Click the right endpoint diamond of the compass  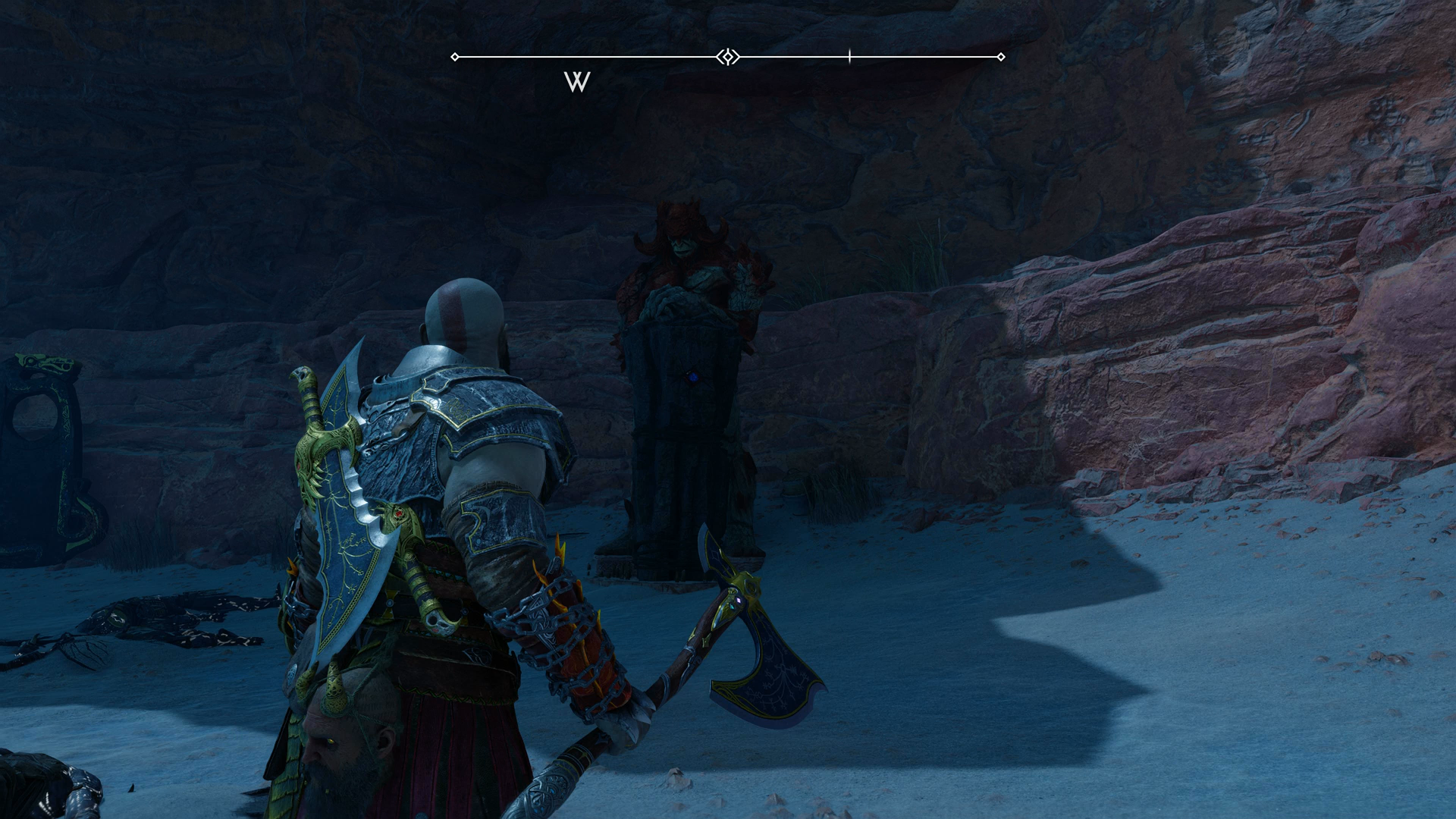pyautogui.click(x=1002, y=55)
